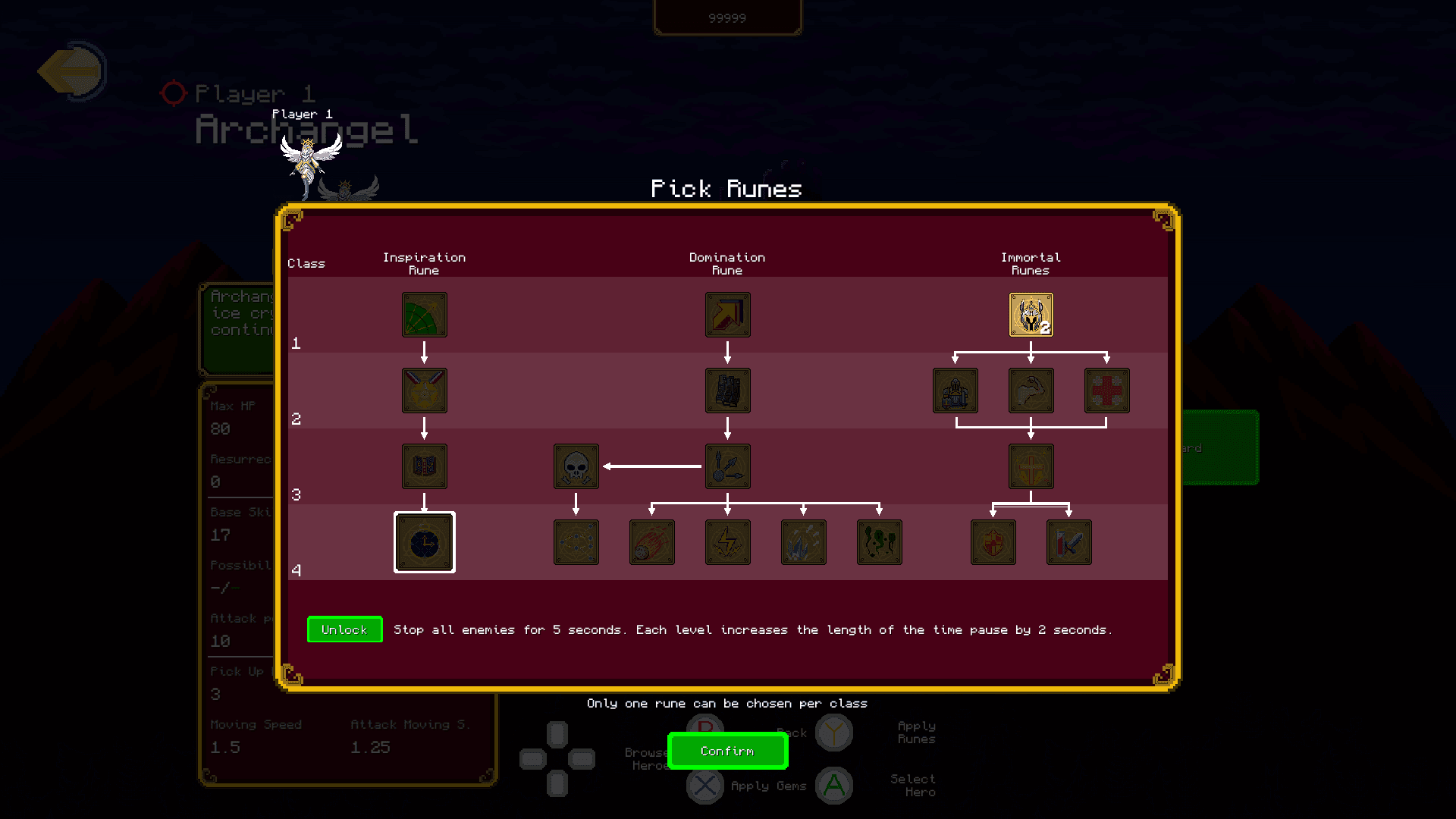Pick the medal rune in Inspiration class 2
Screen dimensions: 1456x819
pyautogui.click(x=425, y=391)
